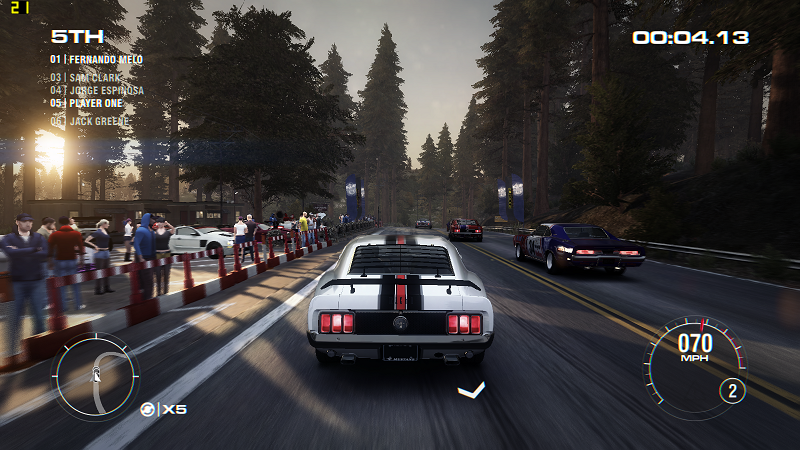Select Jorge Espinosa in the race standings
800x450 pixels.
(x=97, y=90)
